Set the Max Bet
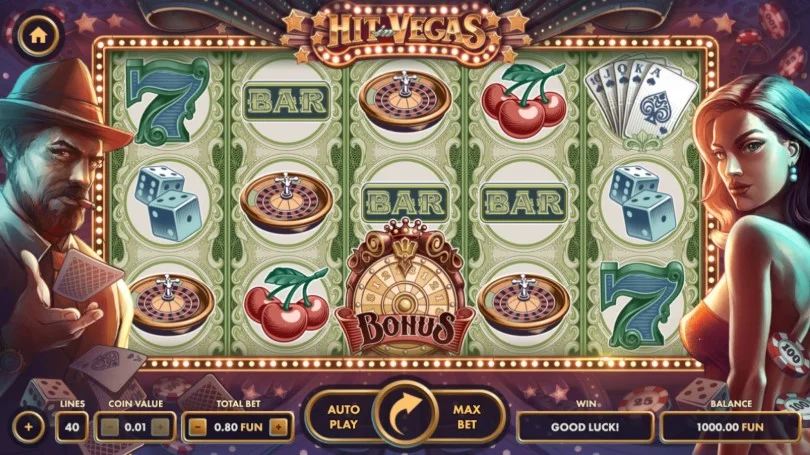810x455 pixels. (468, 416)
